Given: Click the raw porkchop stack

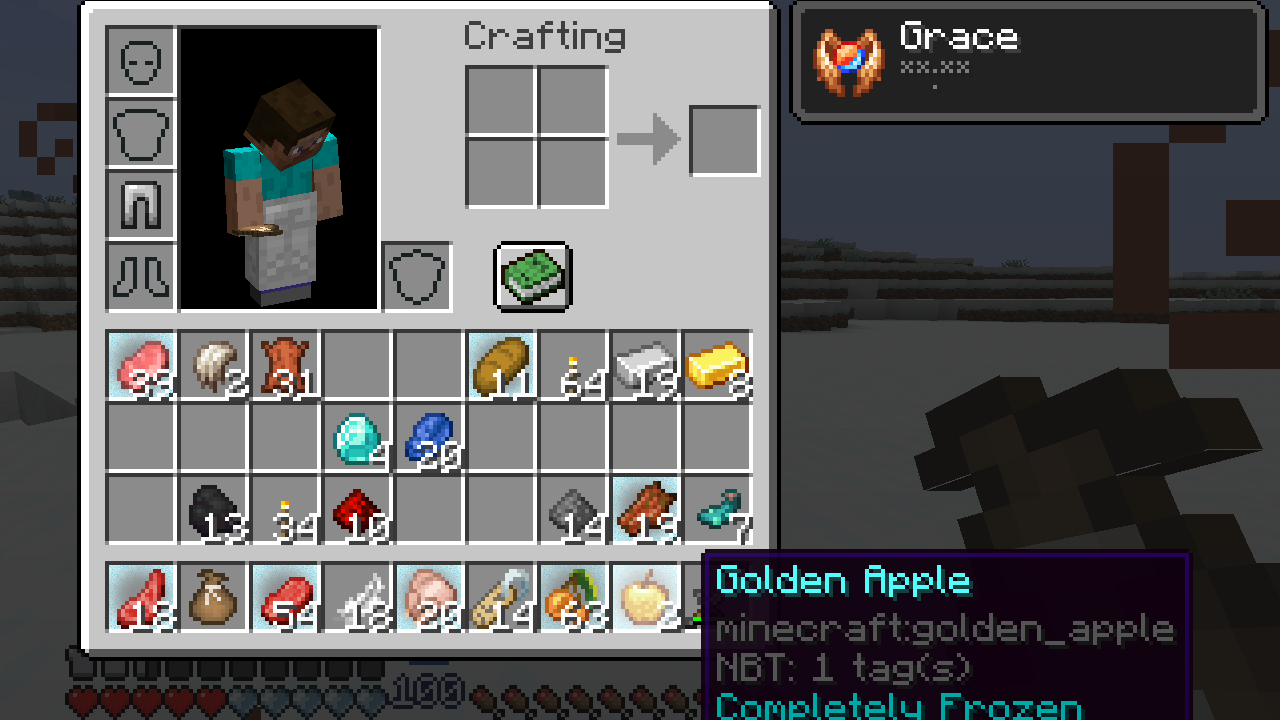Looking at the screenshot, I should 429,595.
